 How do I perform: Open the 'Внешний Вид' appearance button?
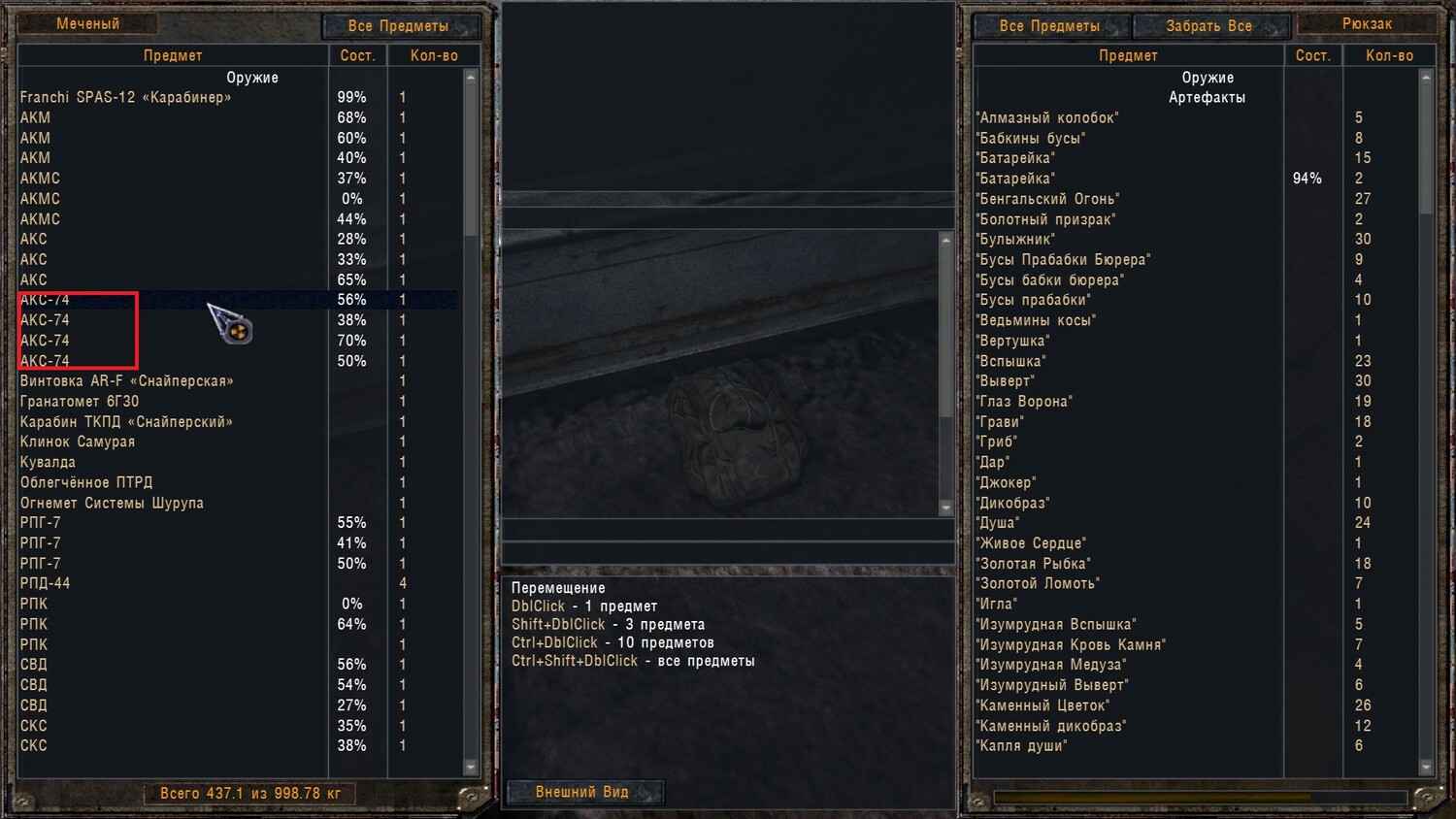point(582,792)
